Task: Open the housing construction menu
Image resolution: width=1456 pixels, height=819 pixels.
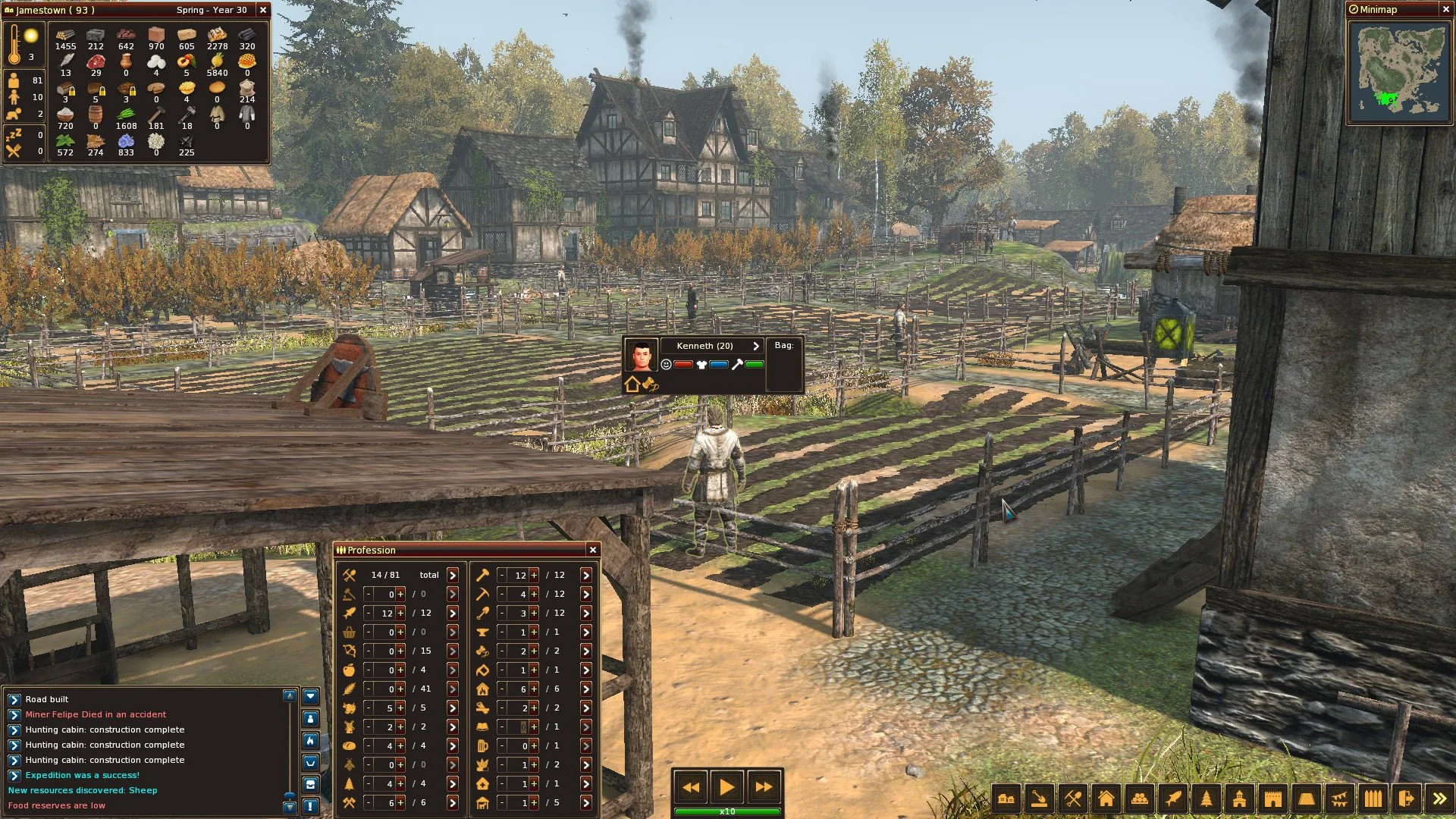Action: coord(1106,798)
